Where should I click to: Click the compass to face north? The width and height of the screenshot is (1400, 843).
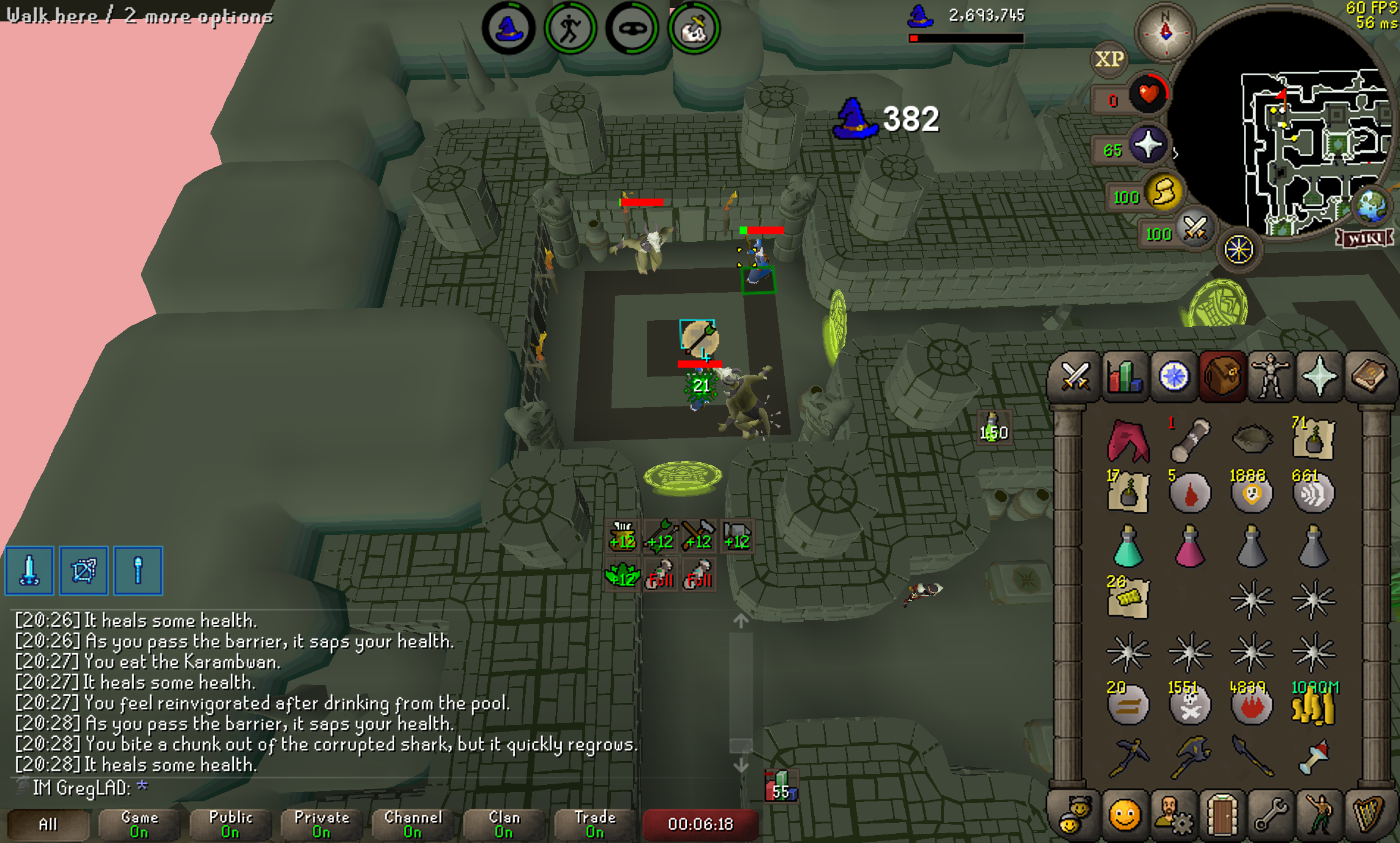pyautogui.click(x=1165, y=31)
